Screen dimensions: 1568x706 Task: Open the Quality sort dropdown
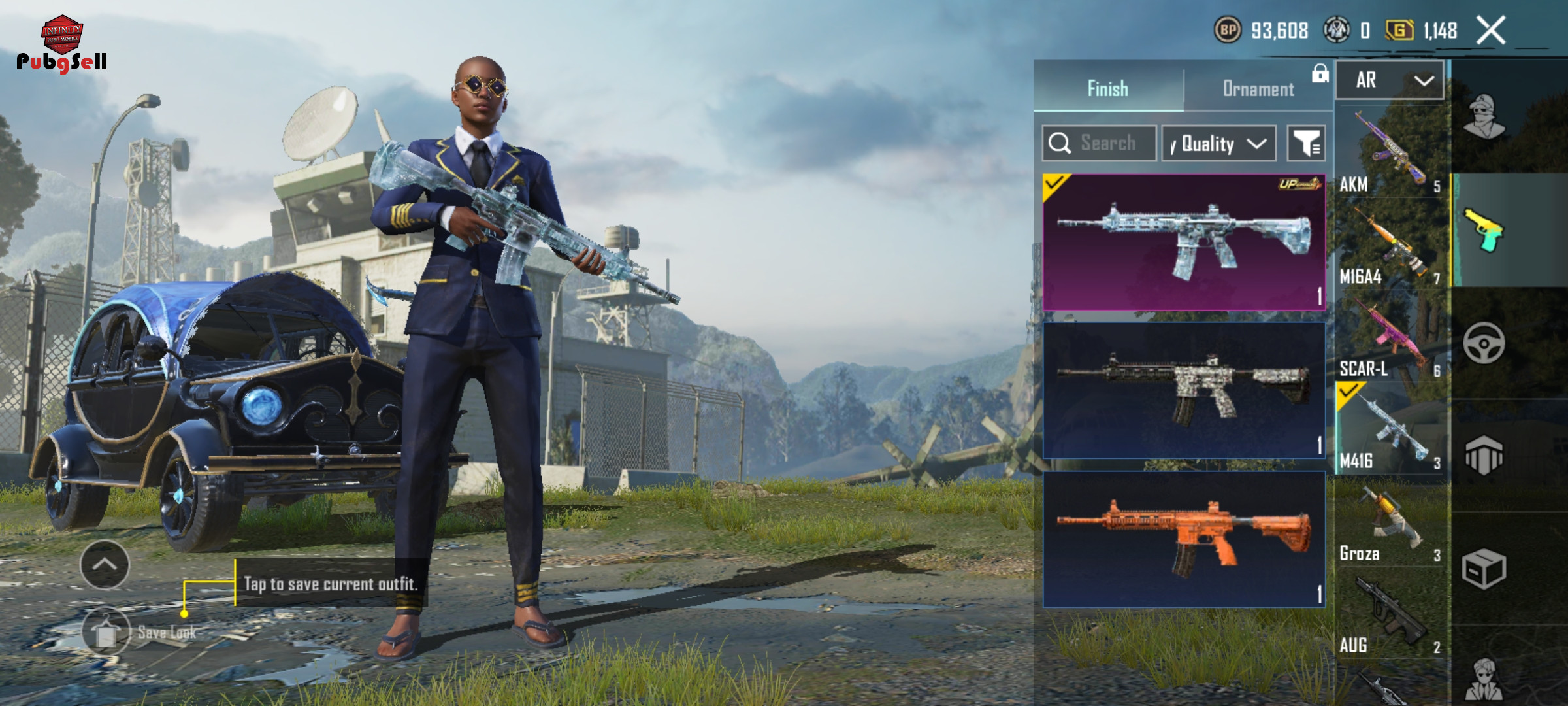pyautogui.click(x=1218, y=143)
